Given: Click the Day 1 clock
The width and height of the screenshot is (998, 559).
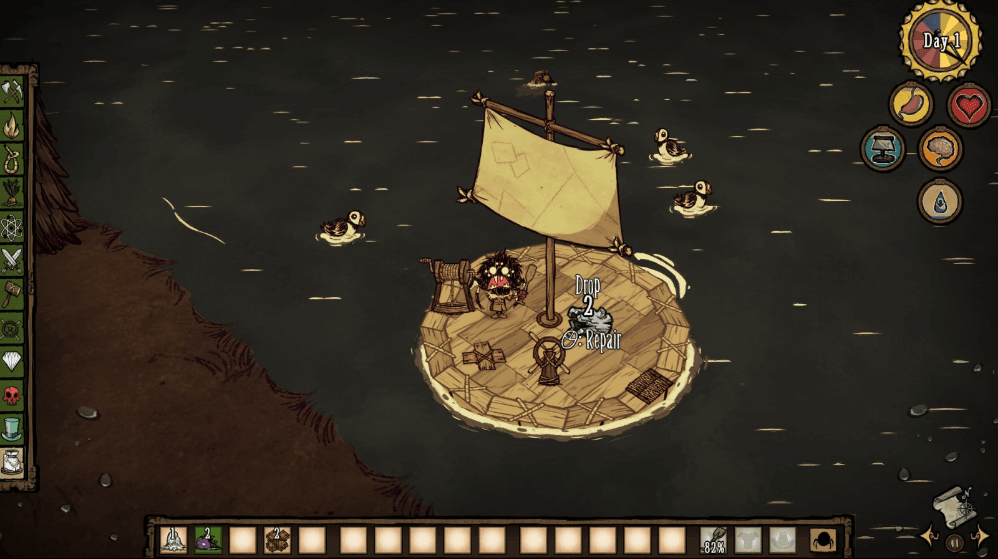Looking at the screenshot, I should (x=940, y=41).
